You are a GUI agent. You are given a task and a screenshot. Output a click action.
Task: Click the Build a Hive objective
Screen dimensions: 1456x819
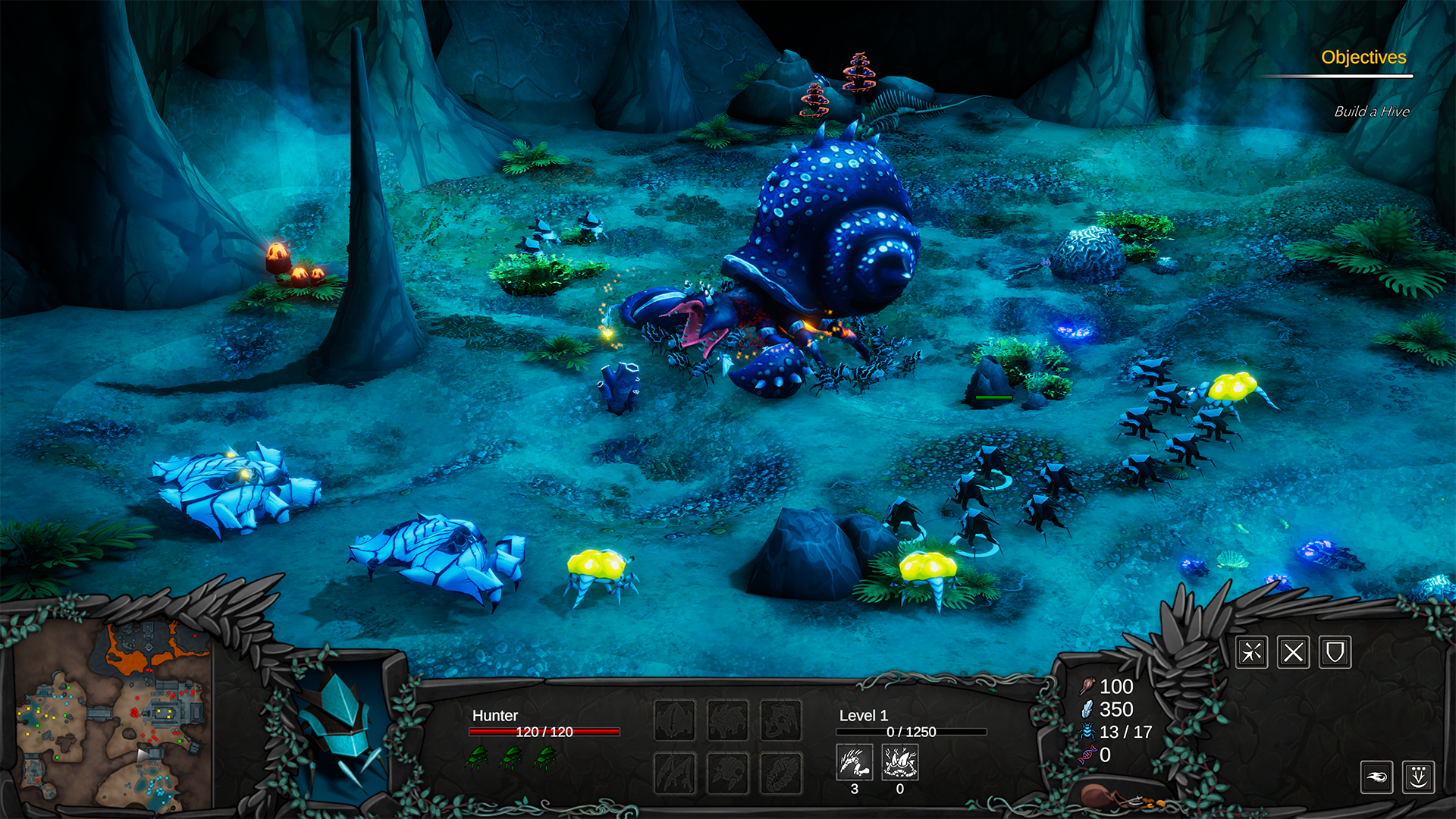(1371, 111)
